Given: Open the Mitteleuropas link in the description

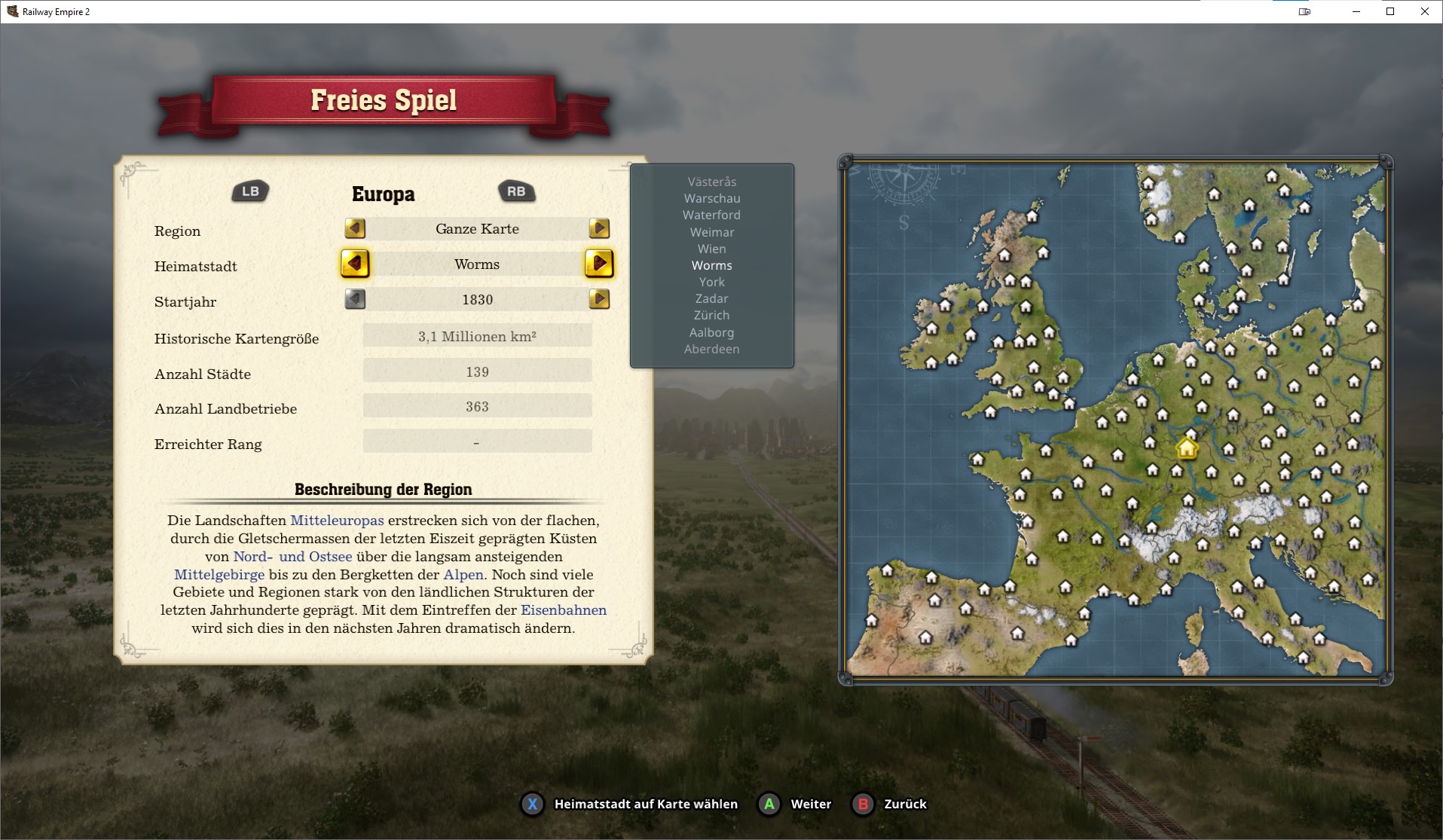Looking at the screenshot, I should tap(337, 520).
